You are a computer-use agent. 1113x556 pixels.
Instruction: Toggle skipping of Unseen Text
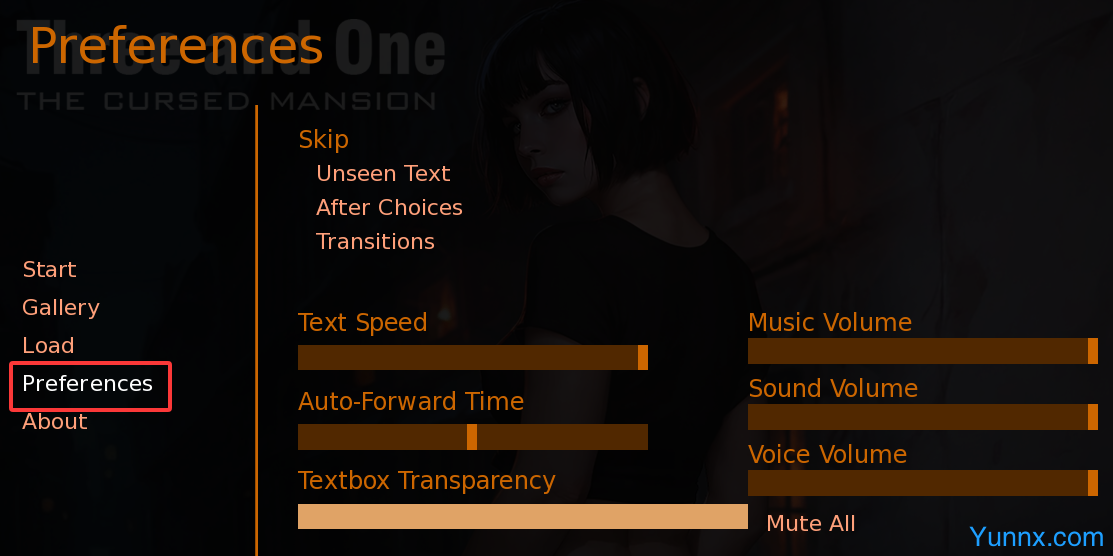pyautogui.click(x=383, y=174)
